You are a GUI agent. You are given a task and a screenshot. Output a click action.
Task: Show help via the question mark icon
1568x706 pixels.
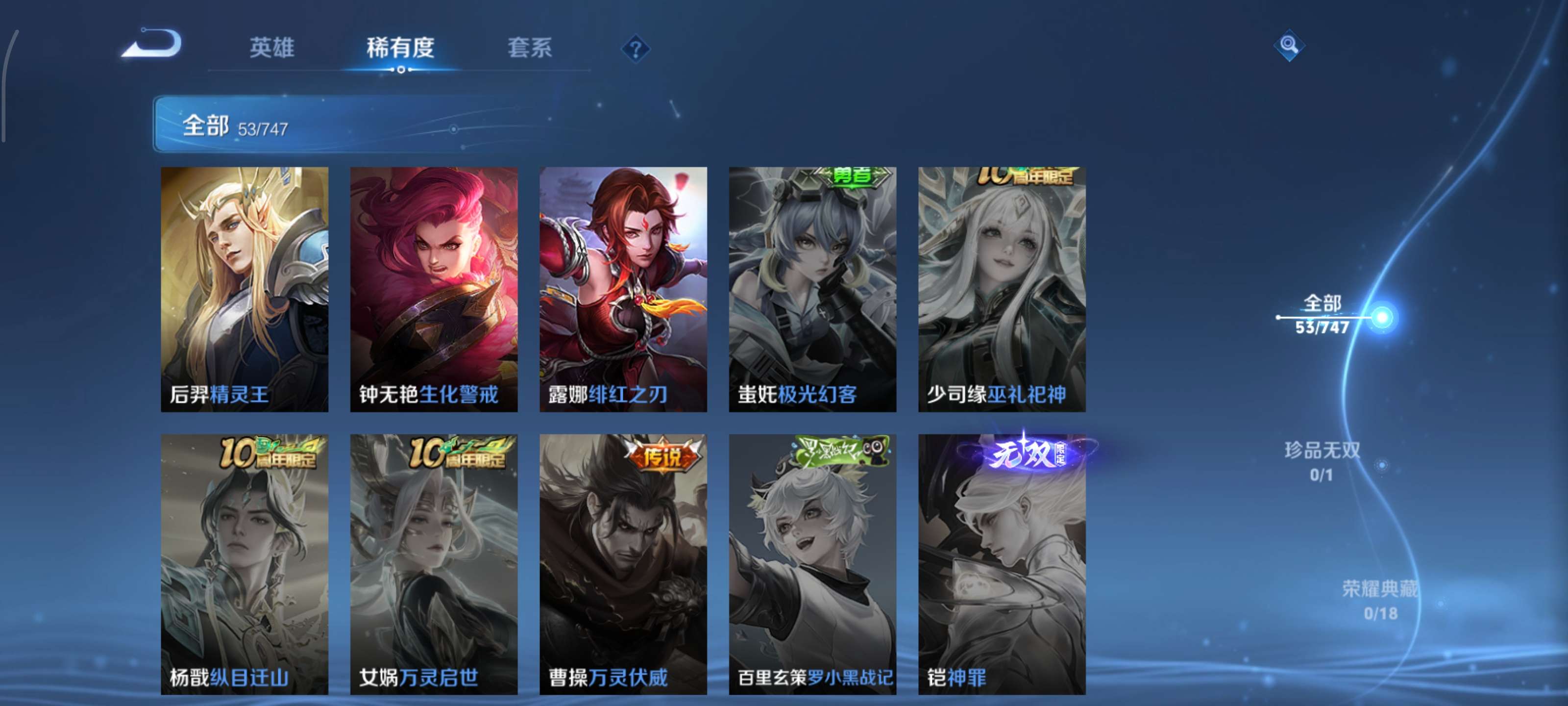635,49
